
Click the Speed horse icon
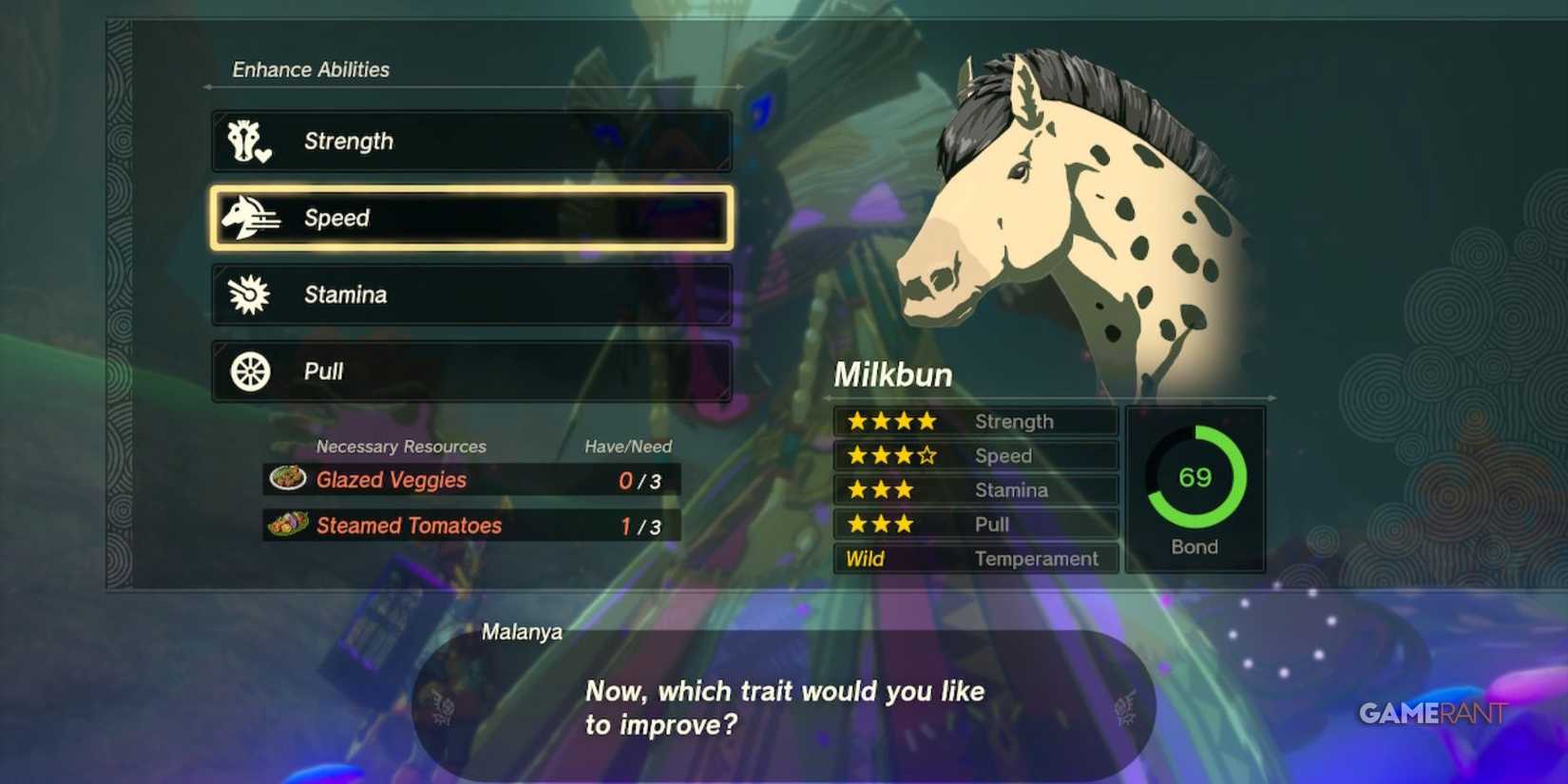click(249, 218)
